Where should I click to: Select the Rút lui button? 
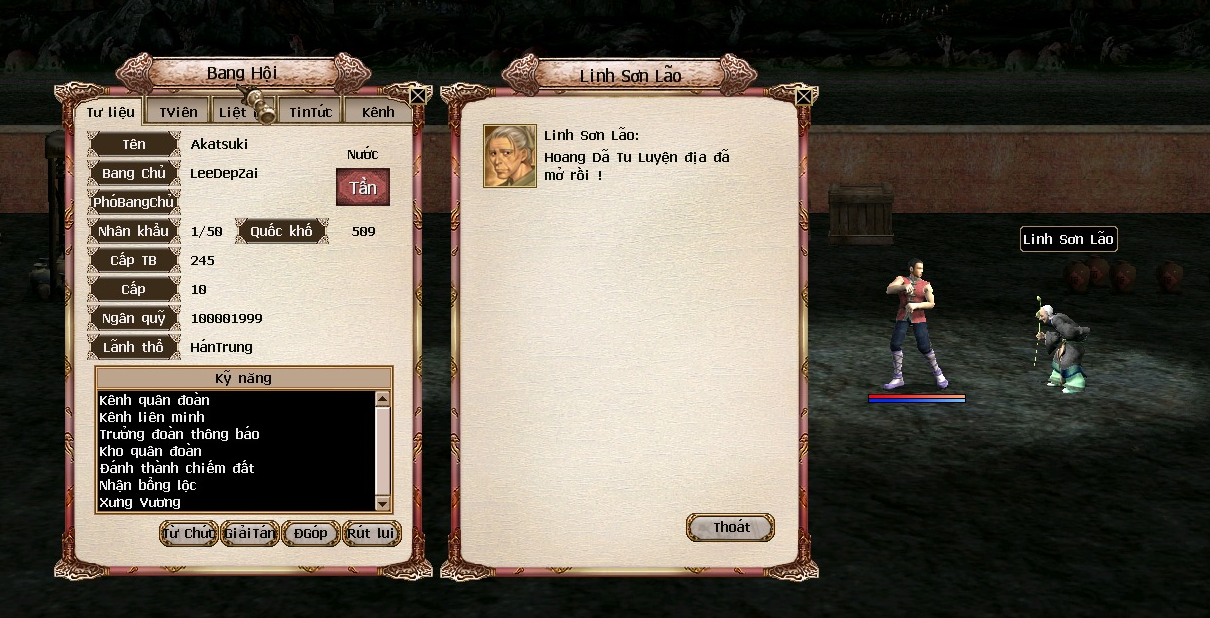click(371, 533)
